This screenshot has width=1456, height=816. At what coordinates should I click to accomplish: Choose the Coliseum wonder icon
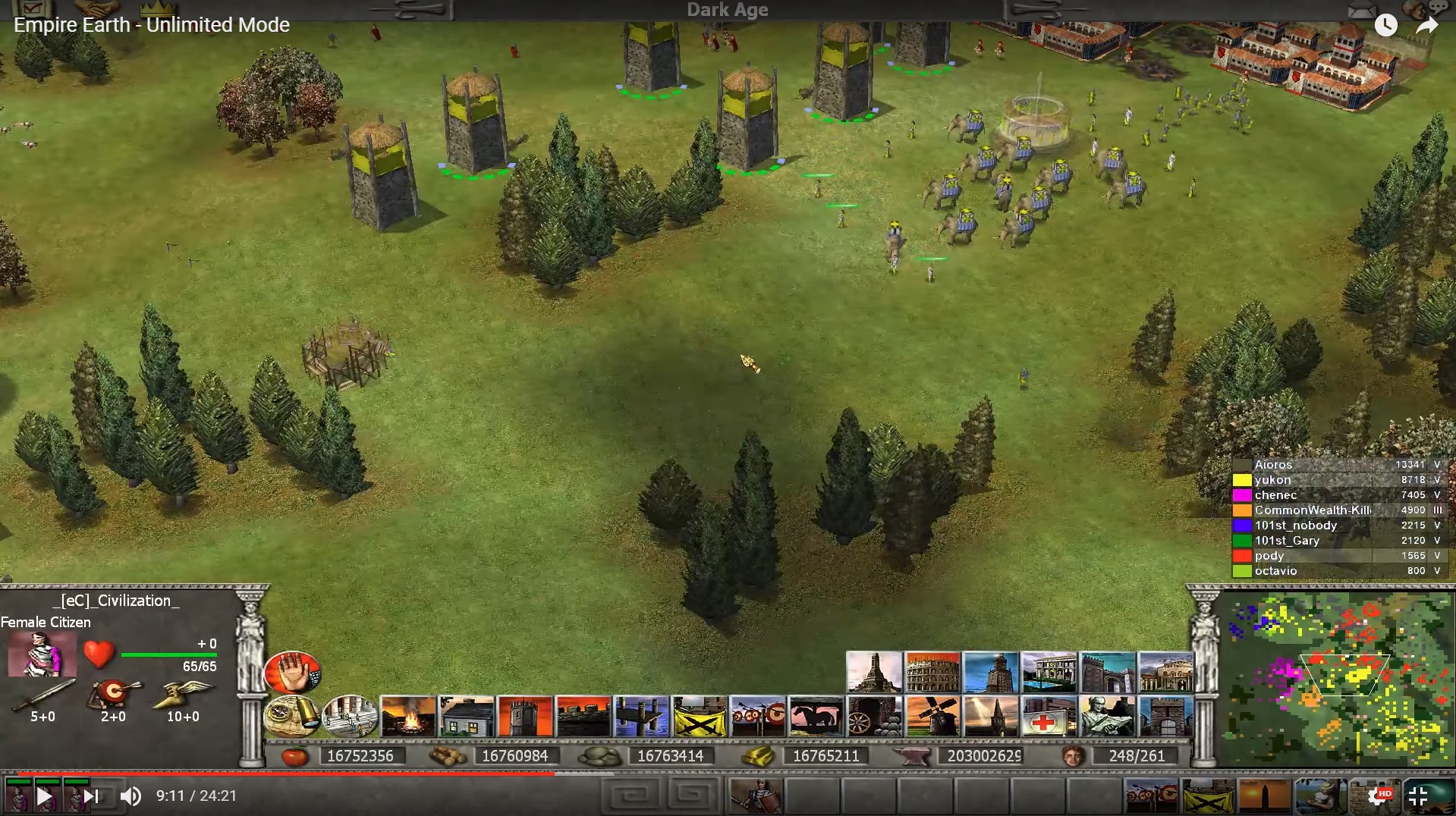tap(932, 672)
